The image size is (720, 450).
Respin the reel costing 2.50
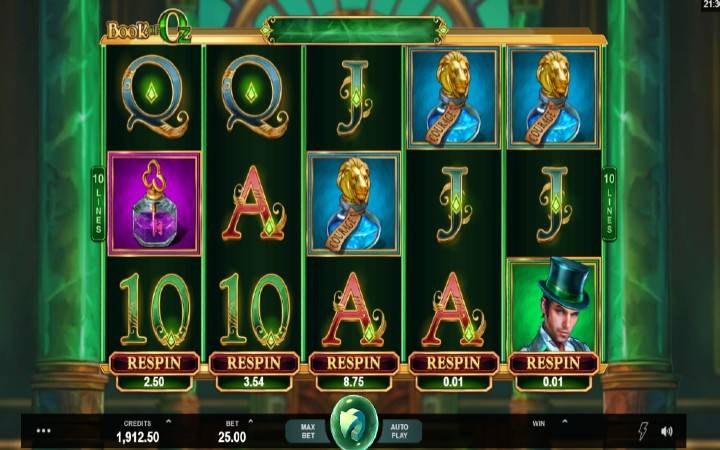pyautogui.click(x=154, y=362)
